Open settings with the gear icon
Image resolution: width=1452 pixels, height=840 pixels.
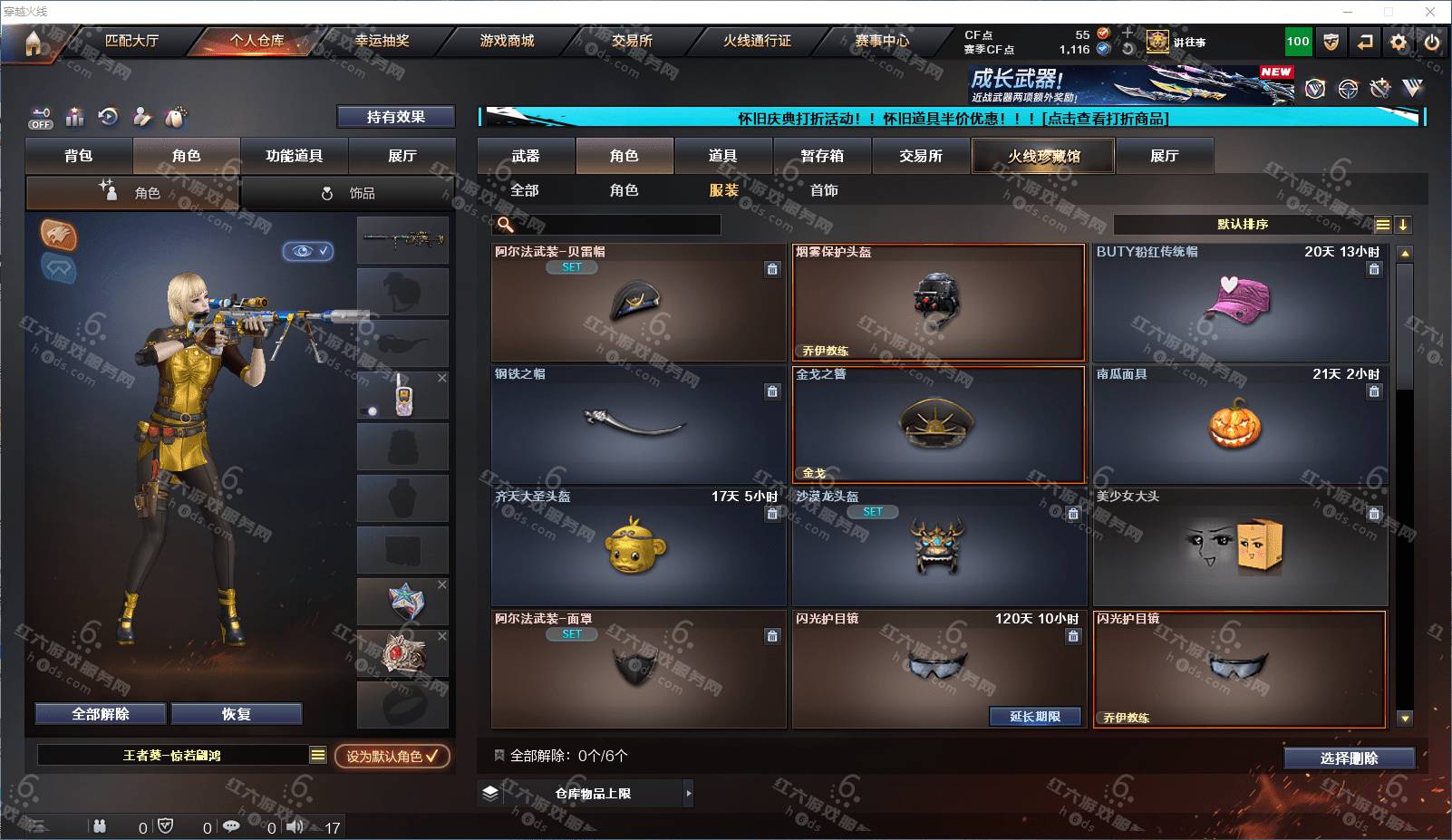coord(1399,42)
